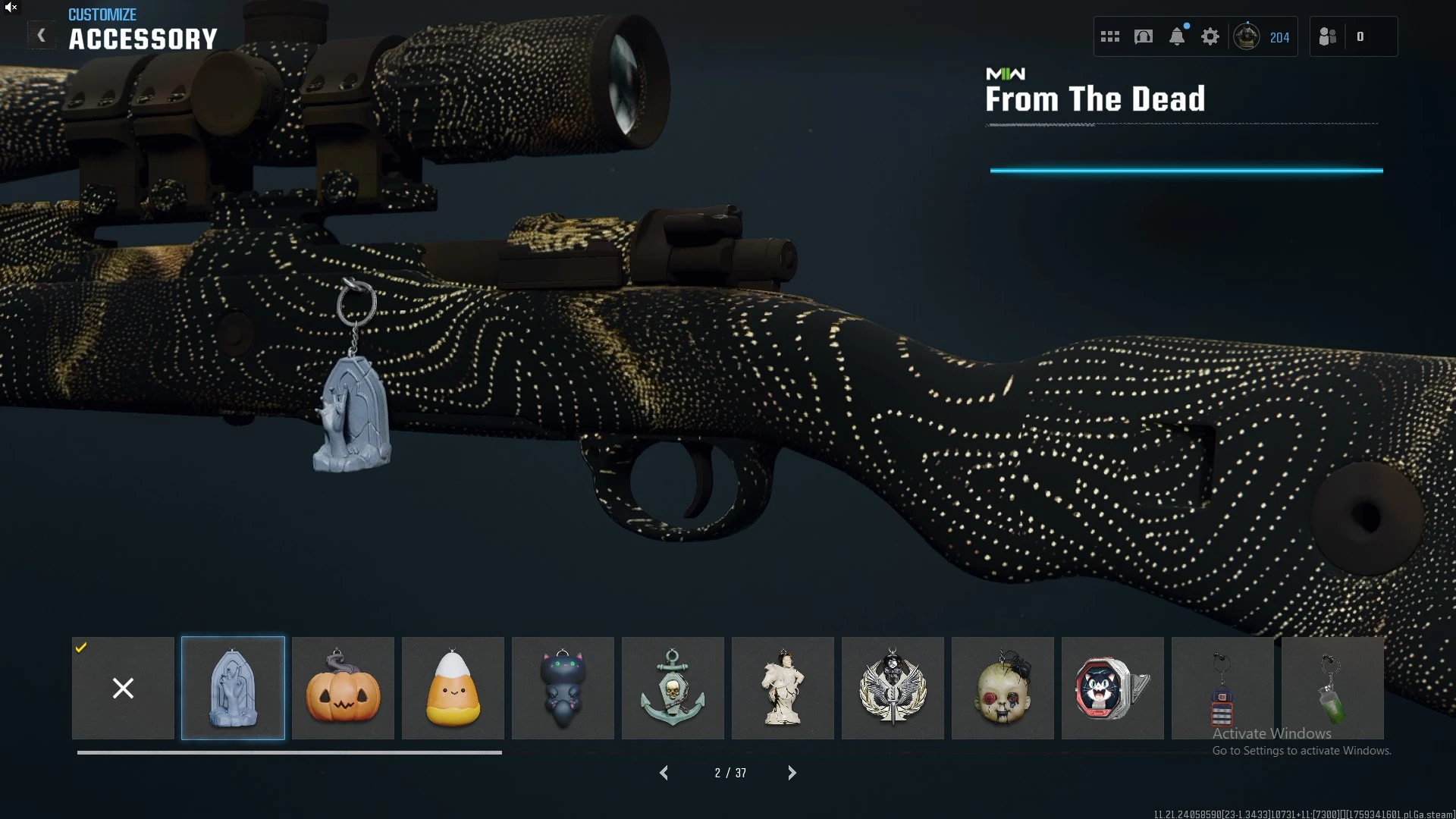Open the player profile emblem
Image resolution: width=1456 pixels, height=819 pixels.
point(1247,36)
